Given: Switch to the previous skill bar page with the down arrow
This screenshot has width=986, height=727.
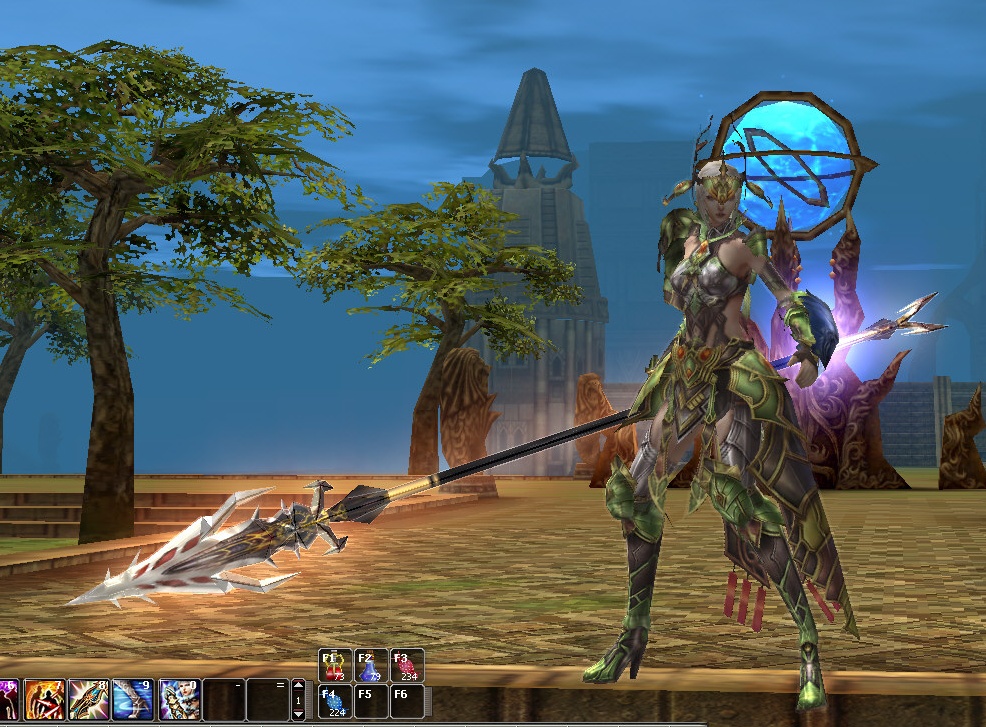Looking at the screenshot, I should (x=298, y=713).
